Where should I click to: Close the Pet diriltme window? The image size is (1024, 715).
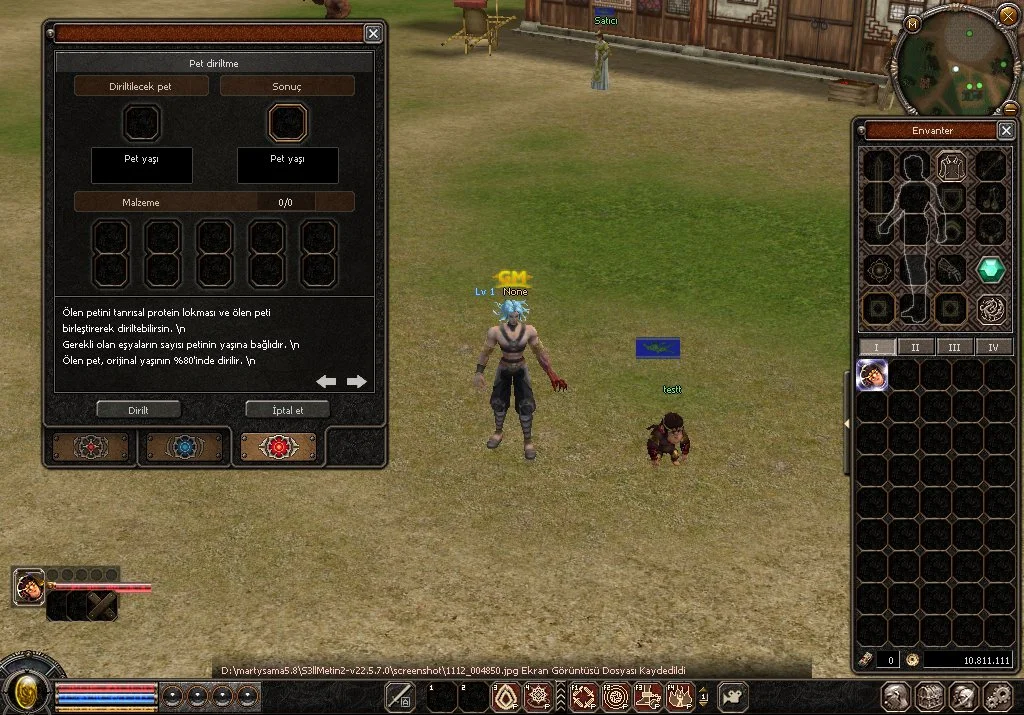pyautogui.click(x=373, y=34)
